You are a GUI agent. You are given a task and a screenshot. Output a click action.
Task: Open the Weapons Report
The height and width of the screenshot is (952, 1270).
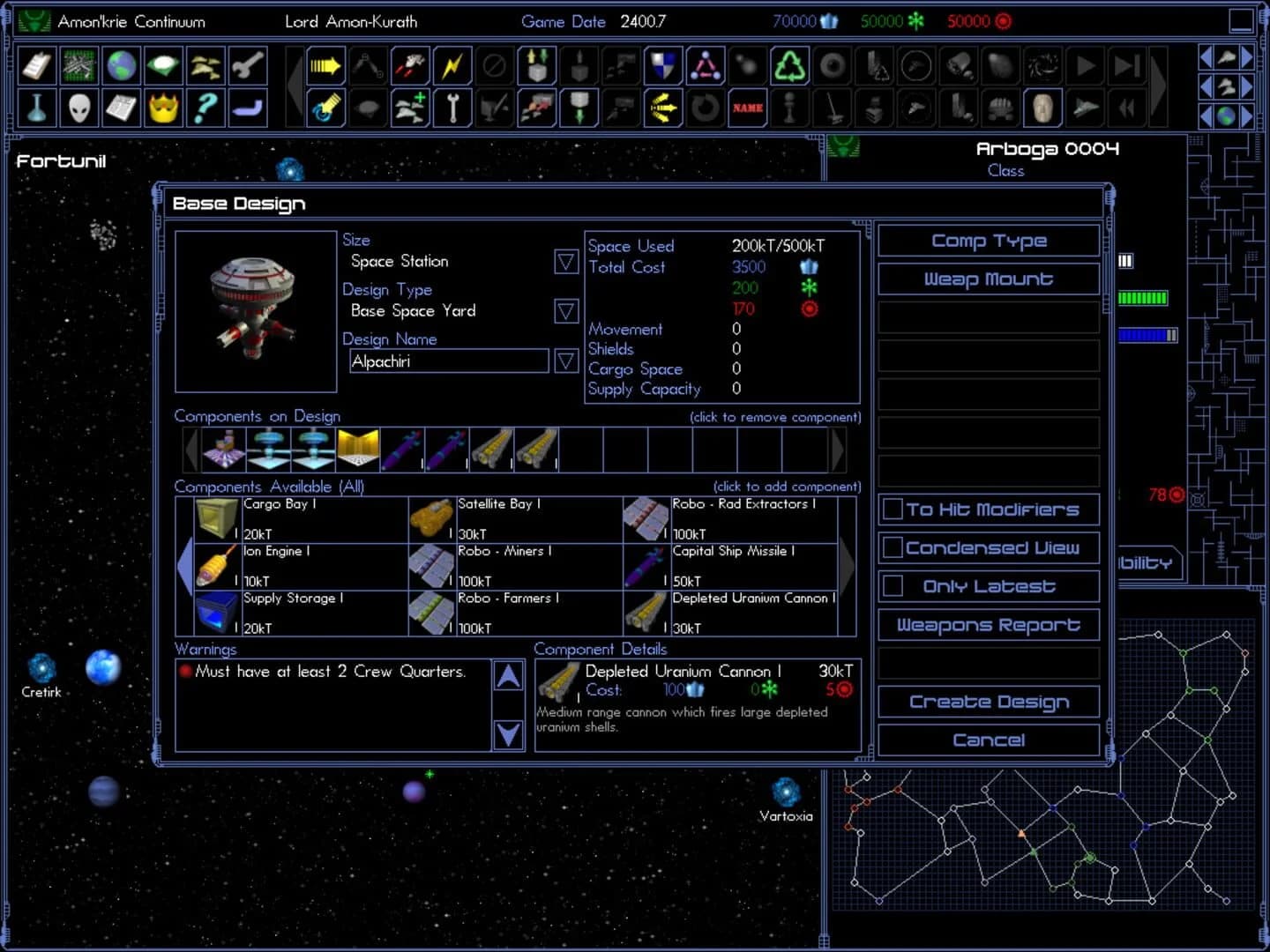click(x=988, y=624)
